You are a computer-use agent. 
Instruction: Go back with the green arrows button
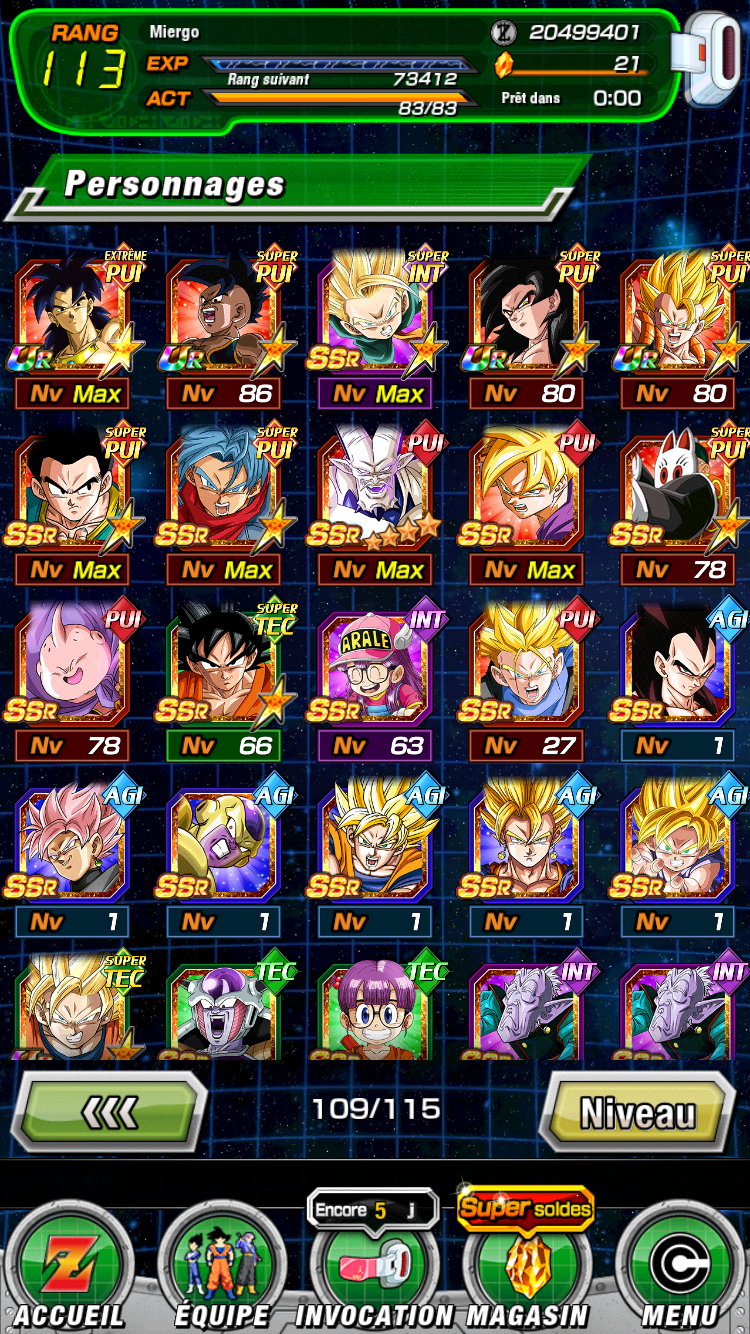point(109,1112)
